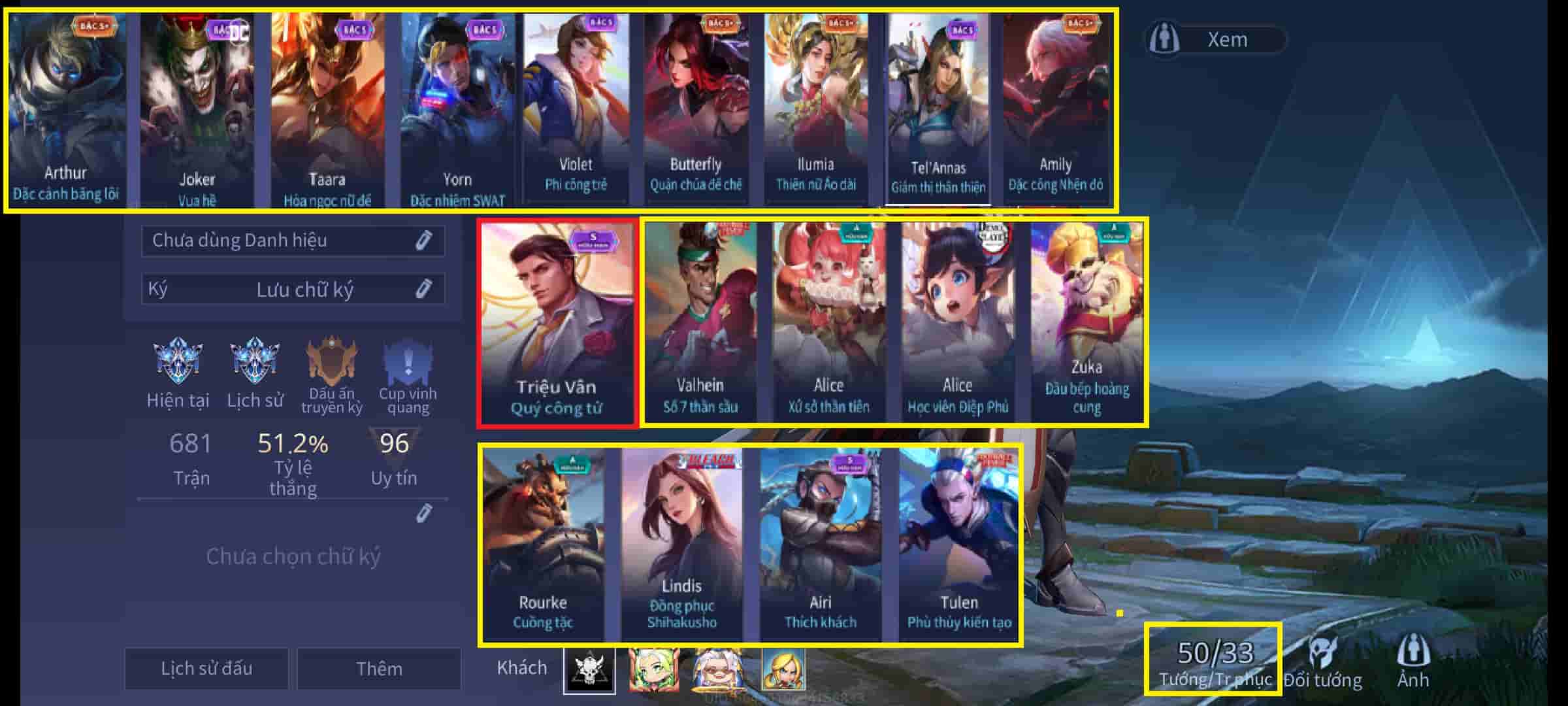
Task: Edit the Chưa dùng Danh hiệu title field
Action: click(x=293, y=241)
